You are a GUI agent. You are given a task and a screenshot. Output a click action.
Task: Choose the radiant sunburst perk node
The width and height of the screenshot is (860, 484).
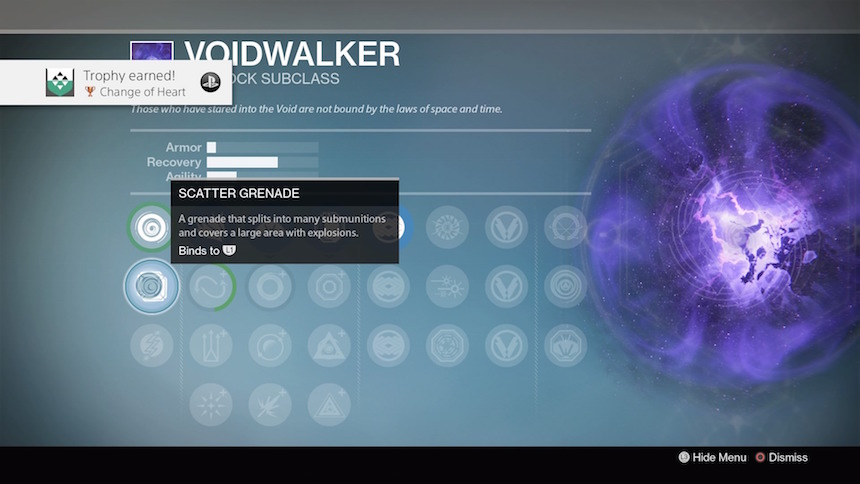click(447, 227)
